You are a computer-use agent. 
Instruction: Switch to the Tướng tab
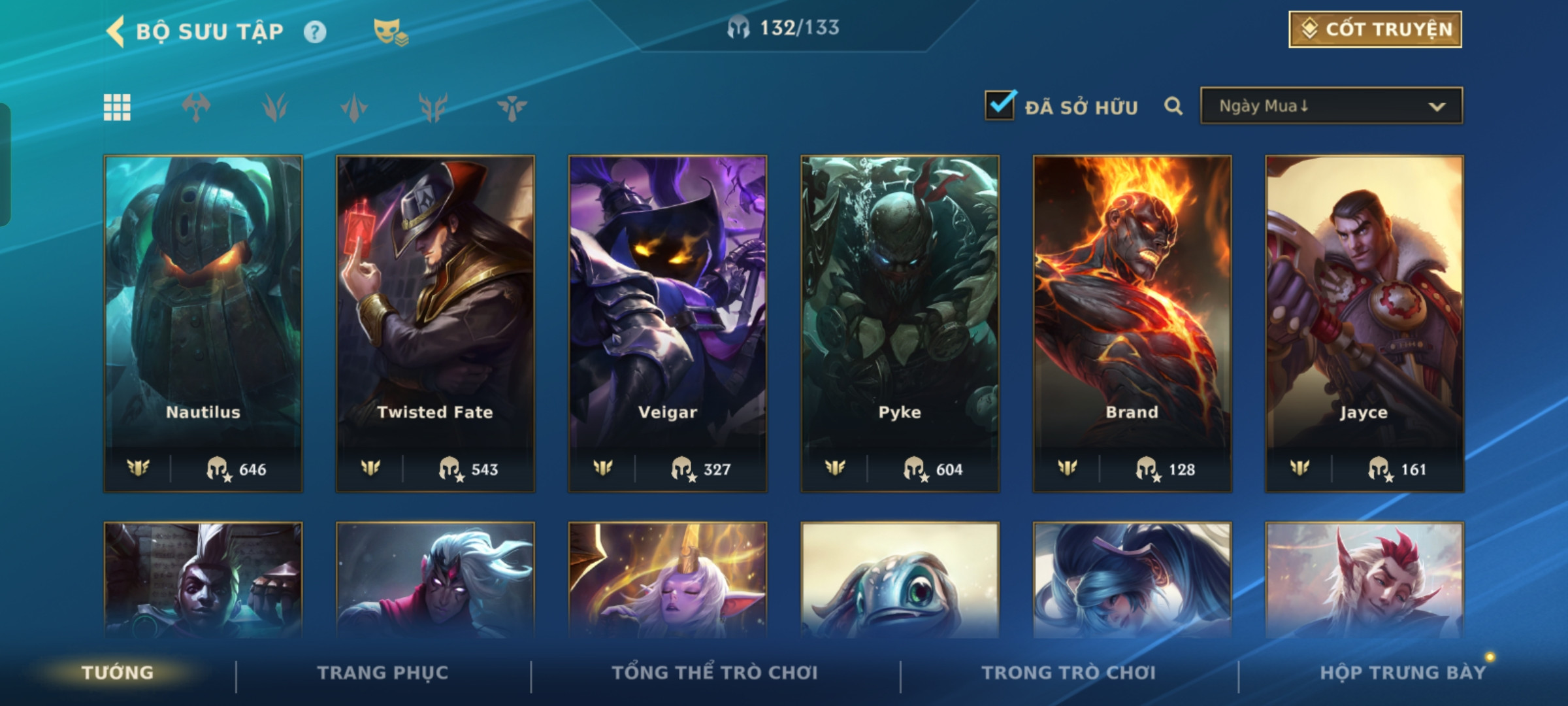(x=118, y=673)
